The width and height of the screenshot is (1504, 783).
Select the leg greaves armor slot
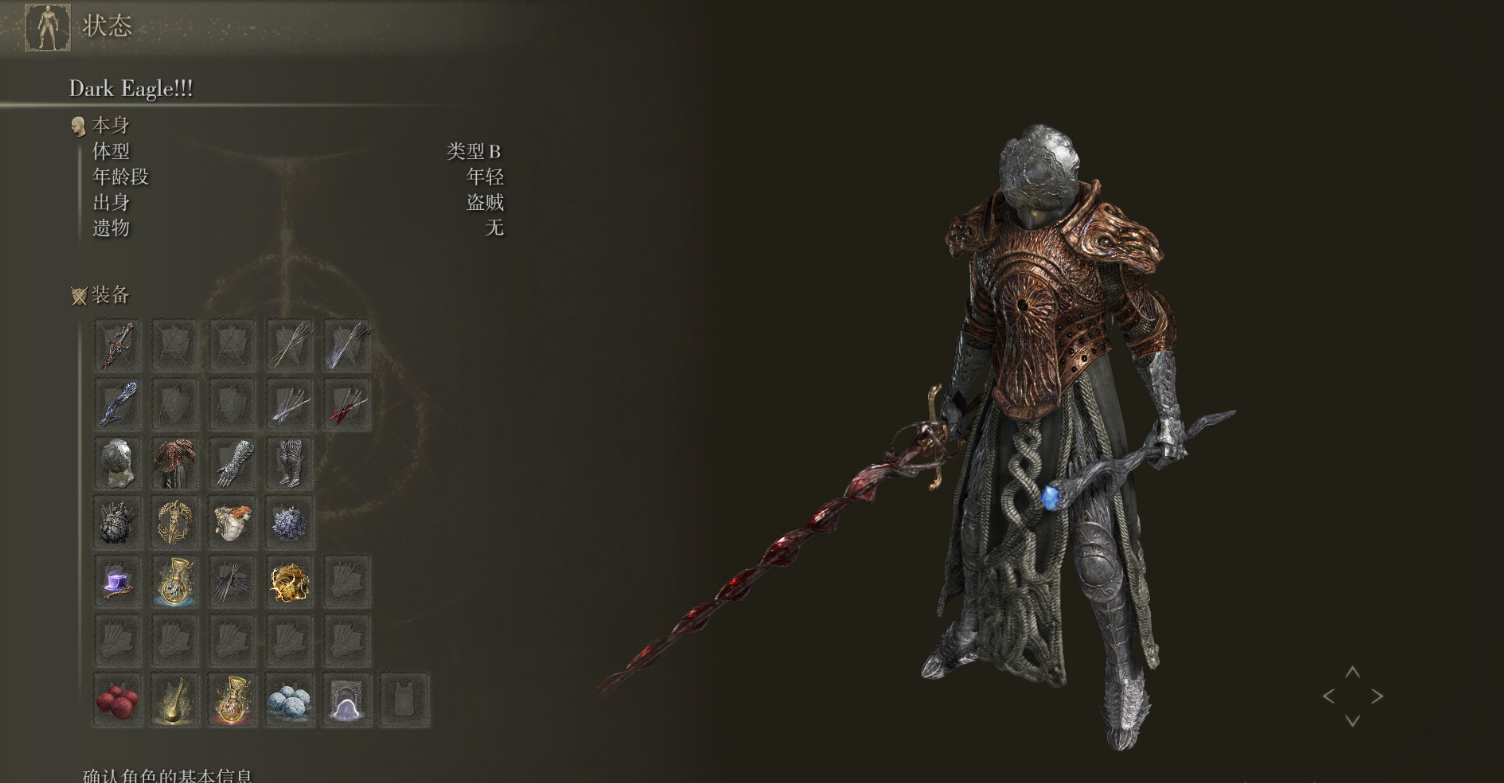290,463
